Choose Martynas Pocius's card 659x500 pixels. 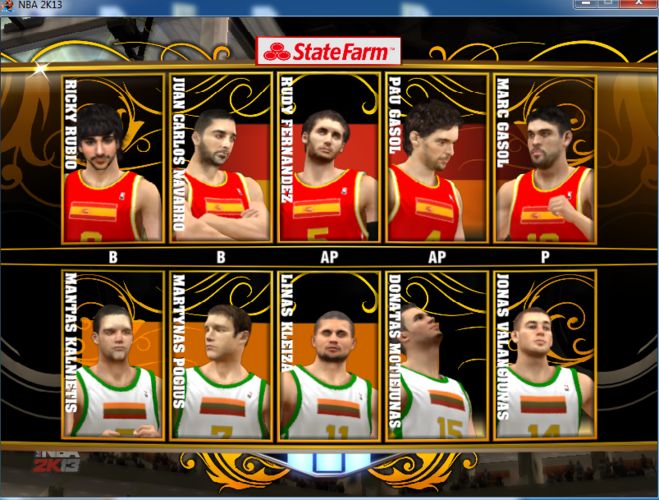tap(221, 354)
